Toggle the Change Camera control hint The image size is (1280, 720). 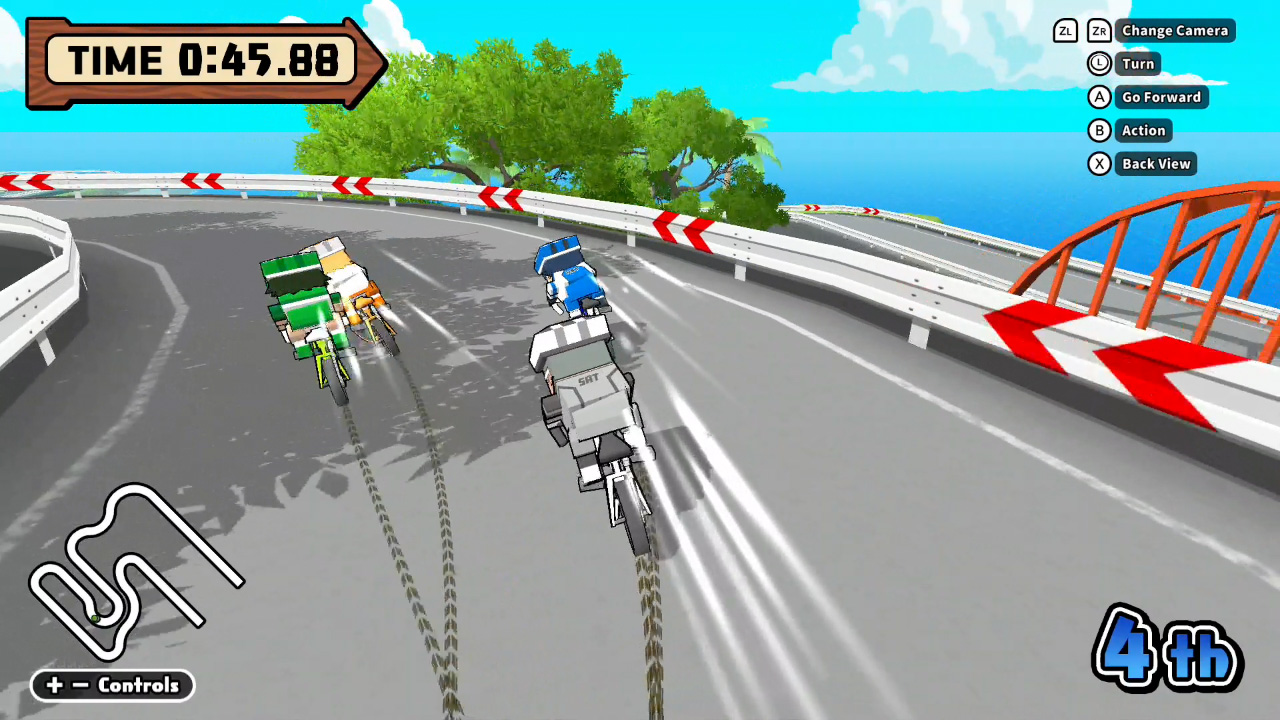(x=1175, y=31)
